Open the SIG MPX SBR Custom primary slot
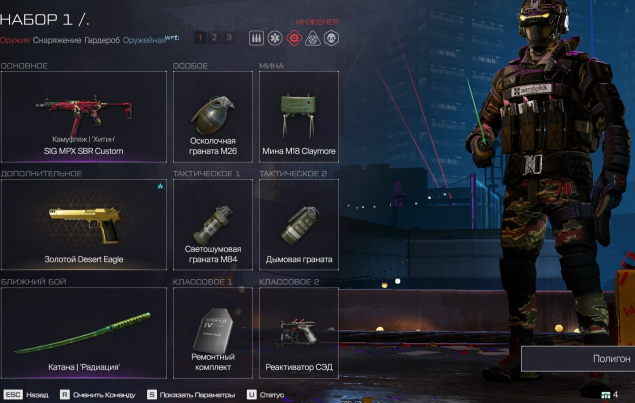 tap(83, 116)
